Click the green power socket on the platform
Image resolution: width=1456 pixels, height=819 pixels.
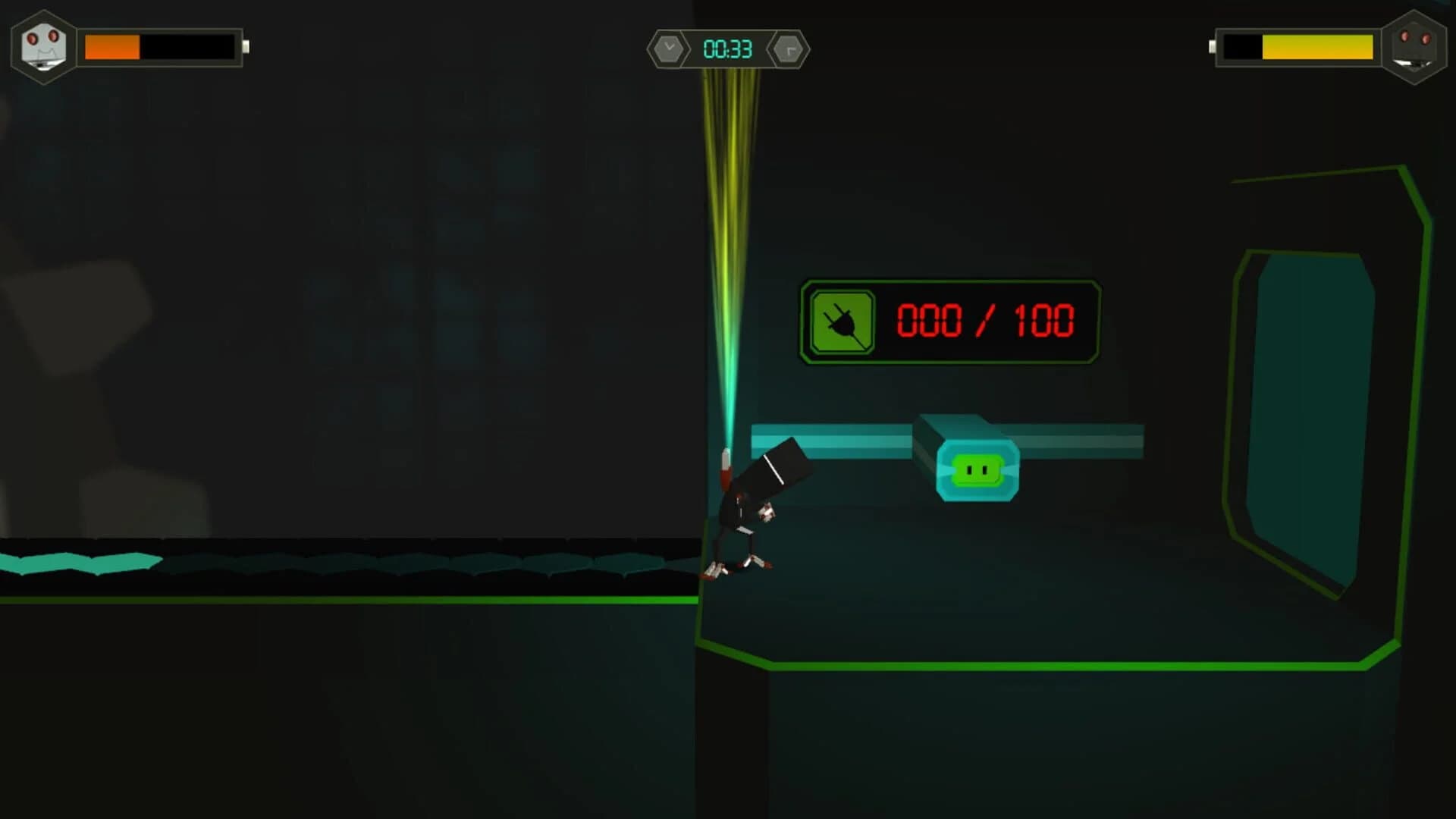point(978,468)
